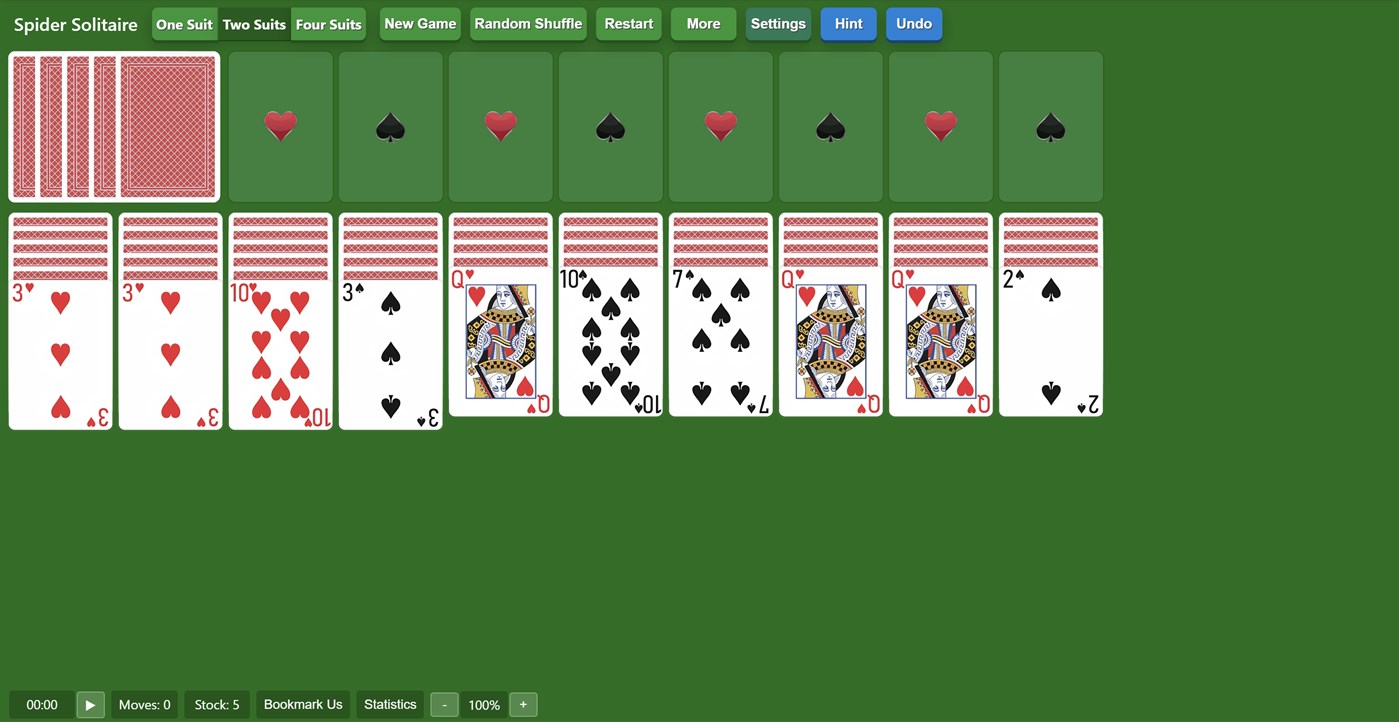Switch to One Suit mode
Screen dimensions: 1399x722
184,24
